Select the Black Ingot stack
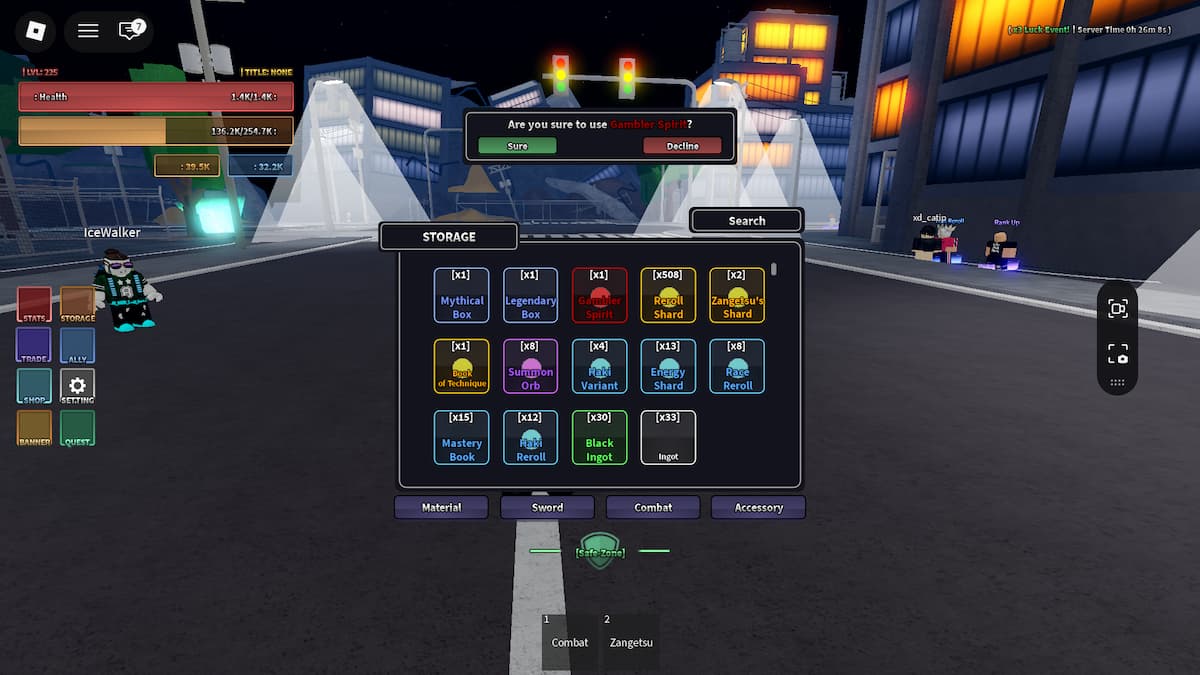This screenshot has width=1200, height=675. coord(599,438)
